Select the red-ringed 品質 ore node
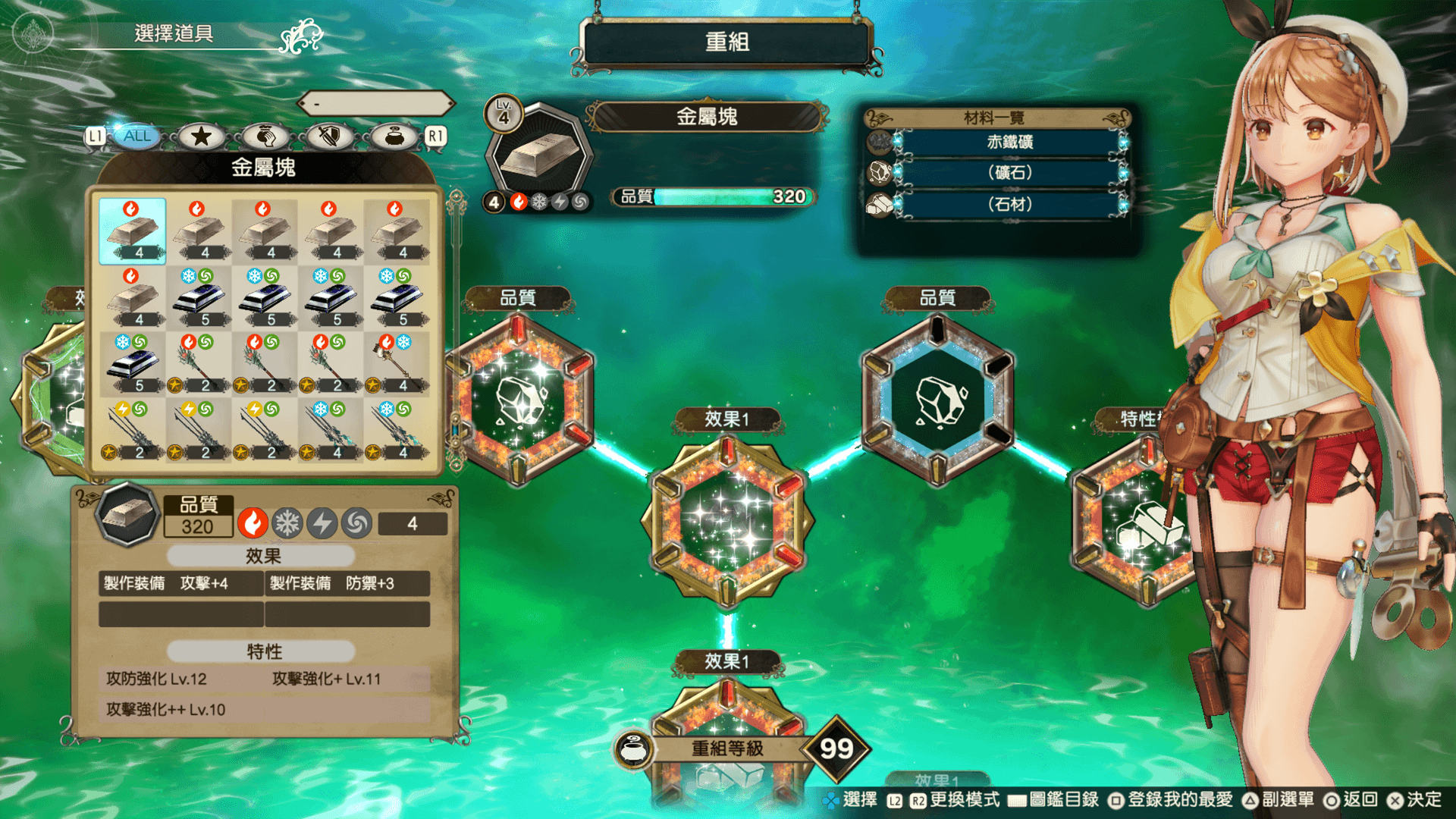The height and width of the screenshot is (819, 1456). tap(519, 399)
